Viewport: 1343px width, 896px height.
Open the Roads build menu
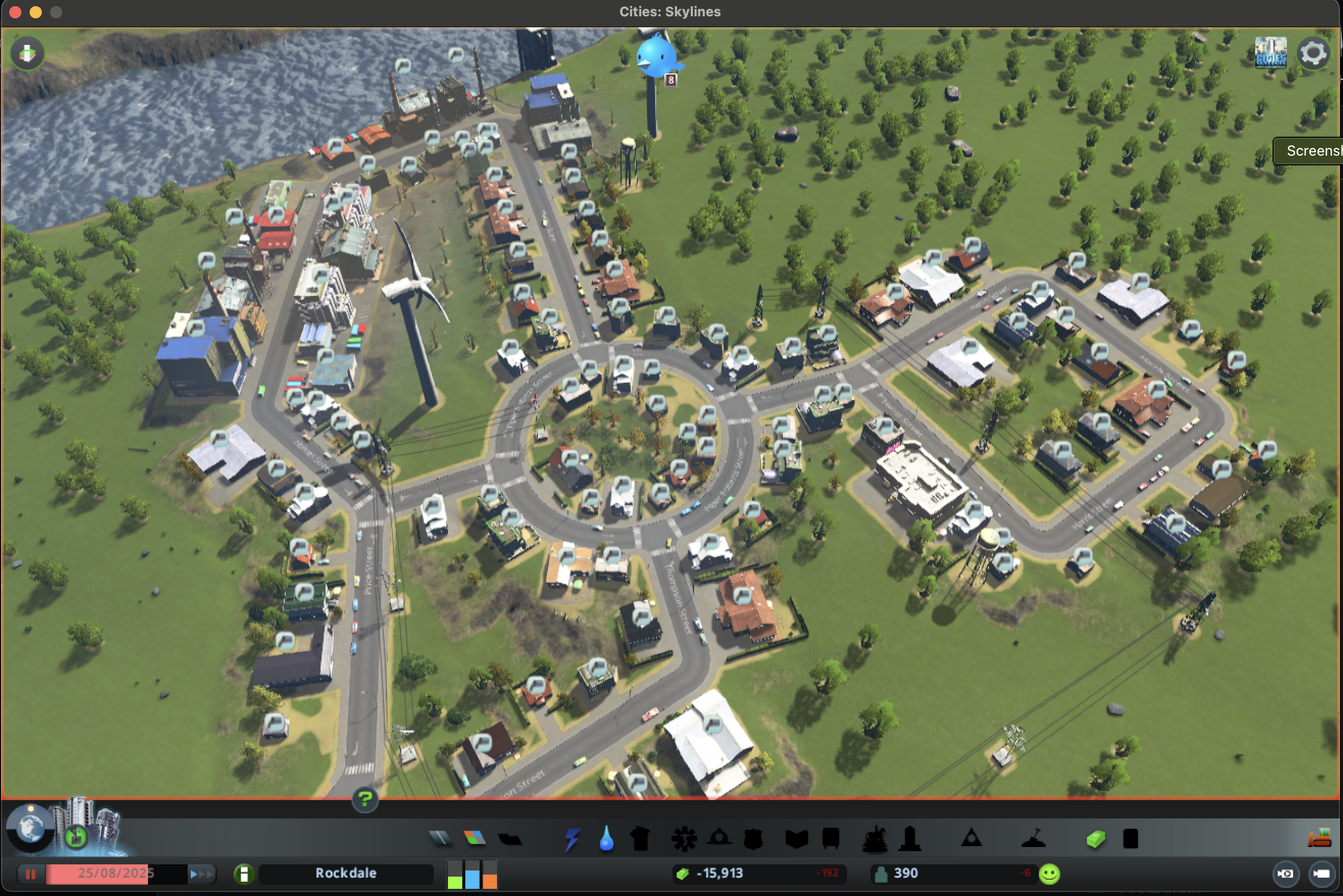point(440,838)
